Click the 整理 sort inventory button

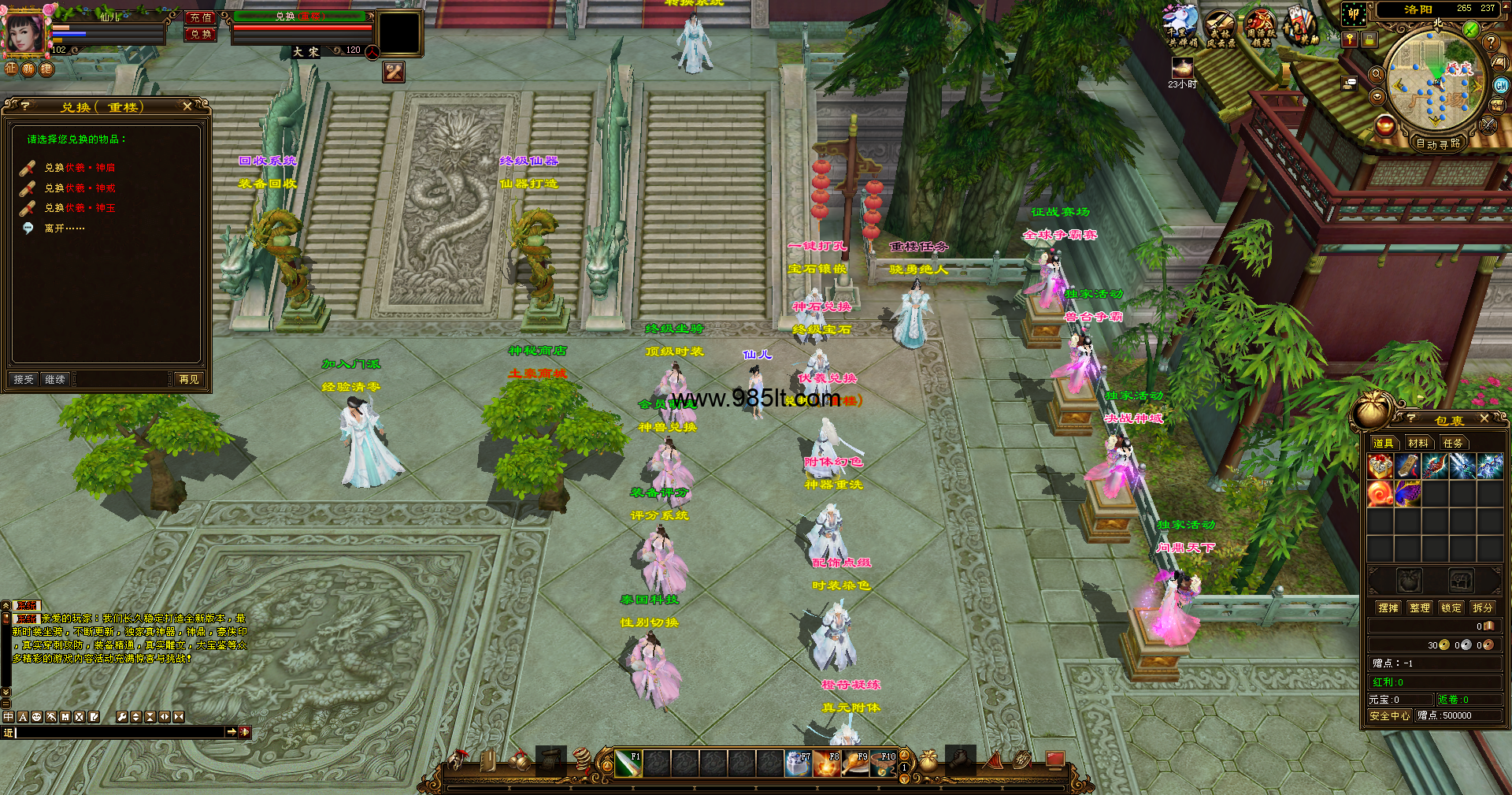[x=1419, y=607]
